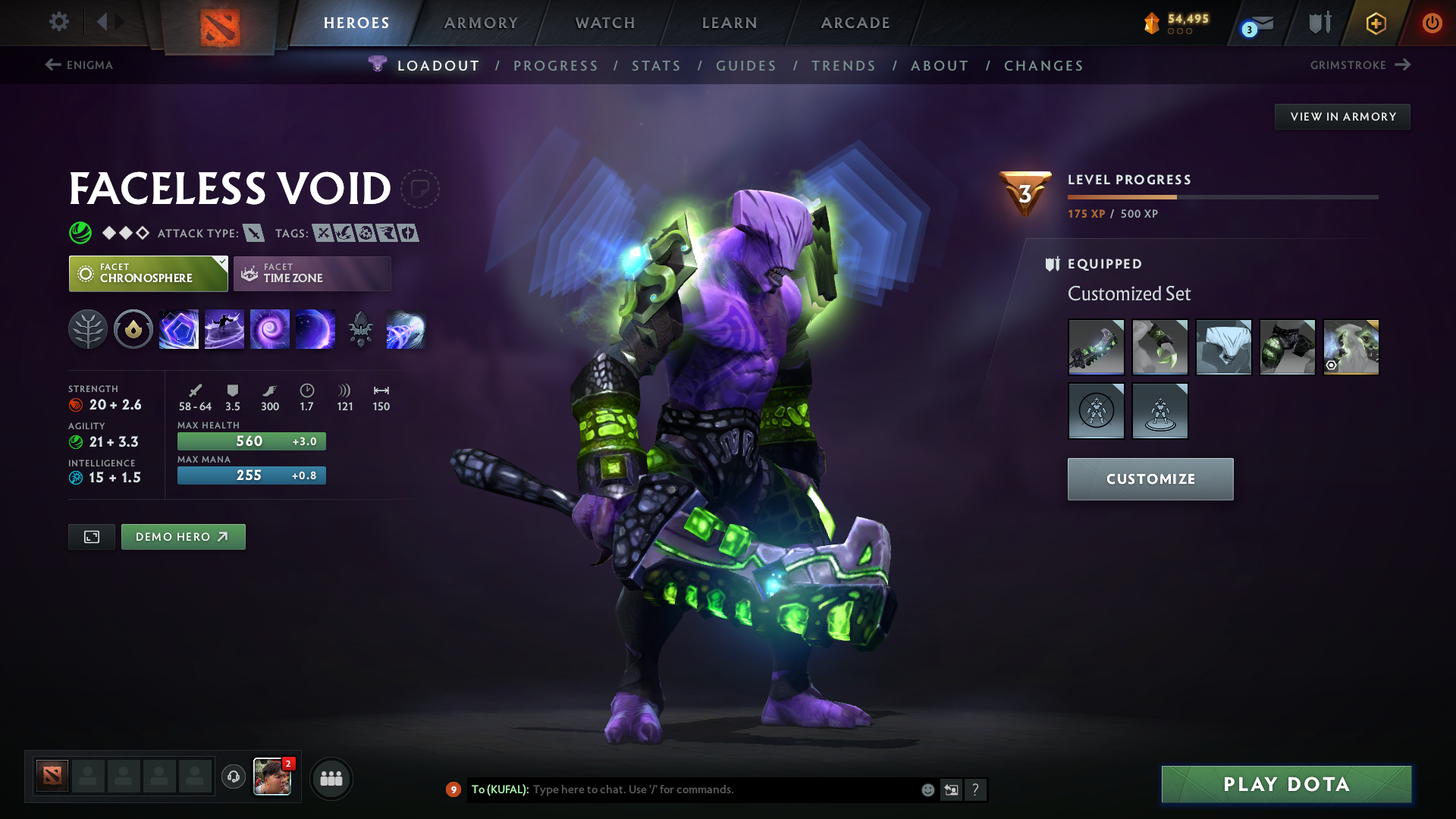Click the Talent Tree icon

pyautogui.click(x=88, y=329)
